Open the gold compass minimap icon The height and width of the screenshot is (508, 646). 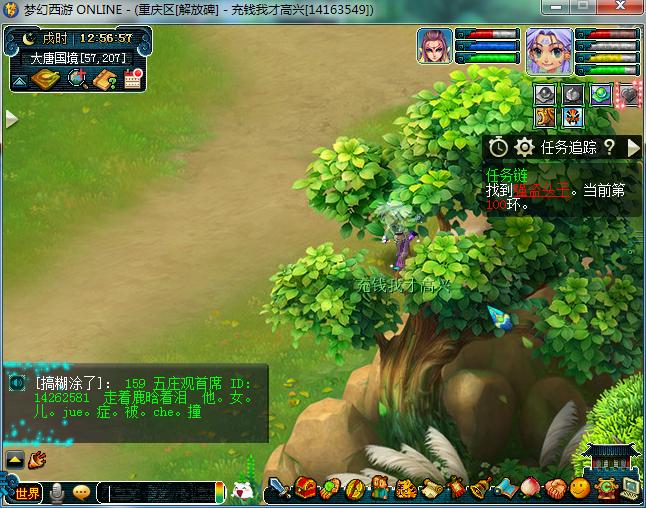(46, 79)
